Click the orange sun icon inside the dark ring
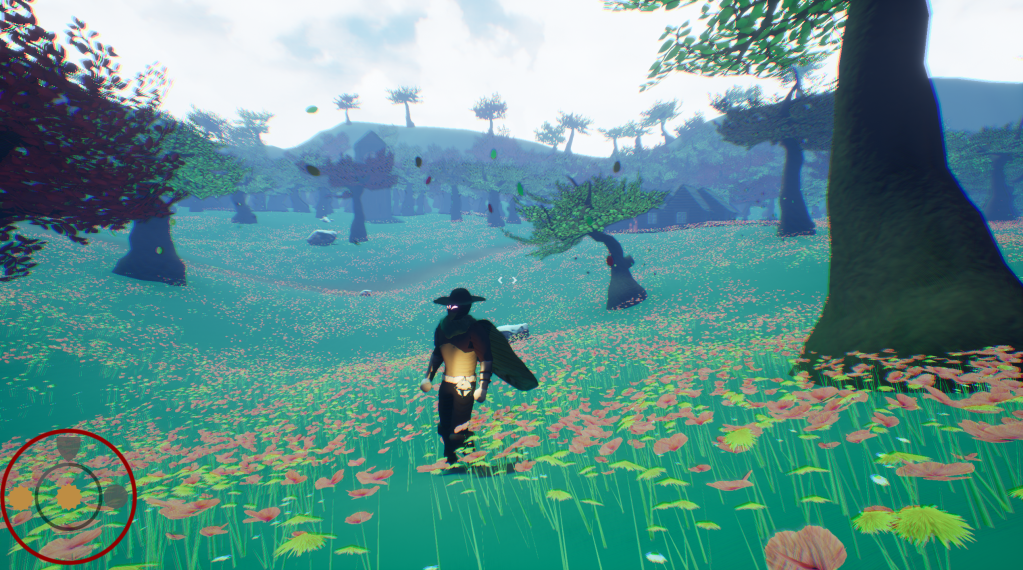This screenshot has width=1023, height=570. point(68,497)
